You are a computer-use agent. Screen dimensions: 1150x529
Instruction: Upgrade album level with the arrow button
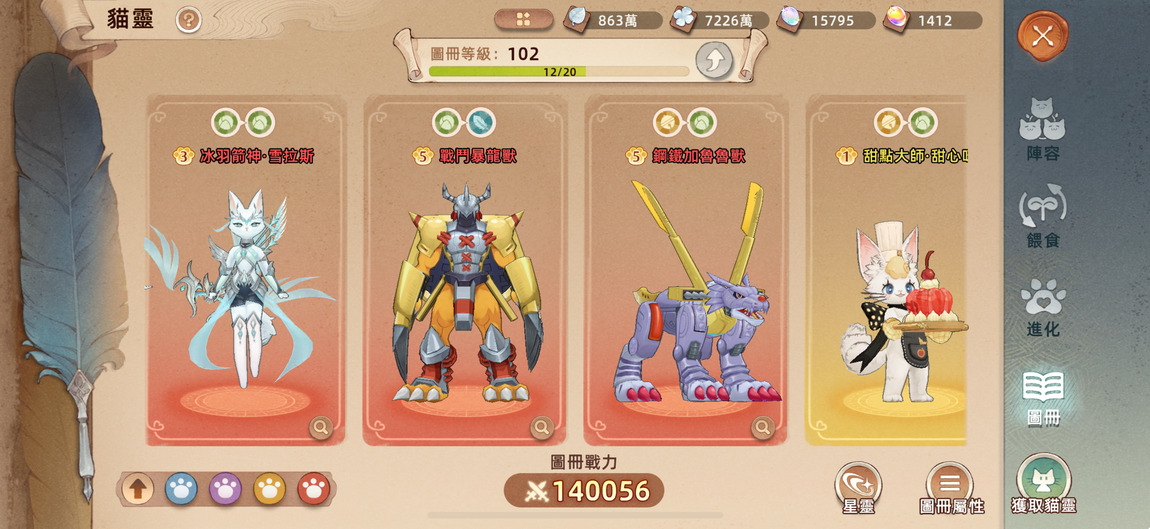click(x=714, y=61)
